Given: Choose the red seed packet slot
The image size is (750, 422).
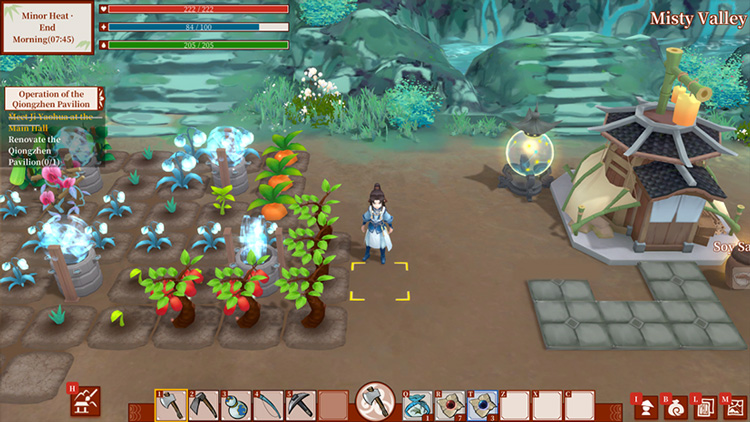Looking at the screenshot, I should (x=451, y=405).
